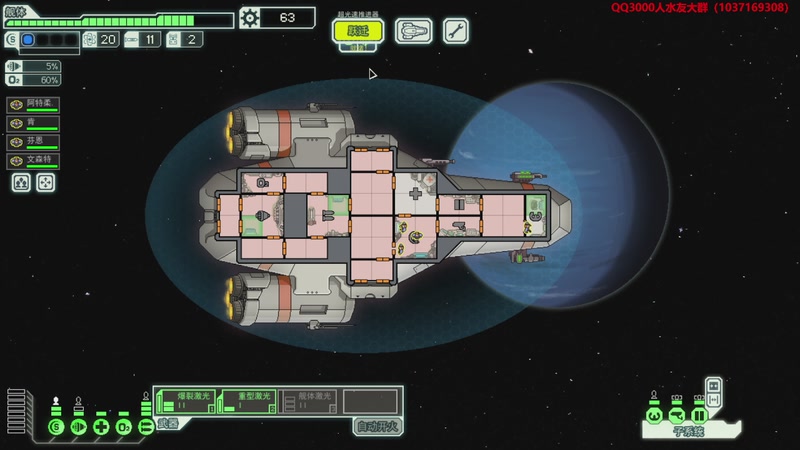Select crew member 阿特柔
Screen dimensions: 800x450
point(34,104)
